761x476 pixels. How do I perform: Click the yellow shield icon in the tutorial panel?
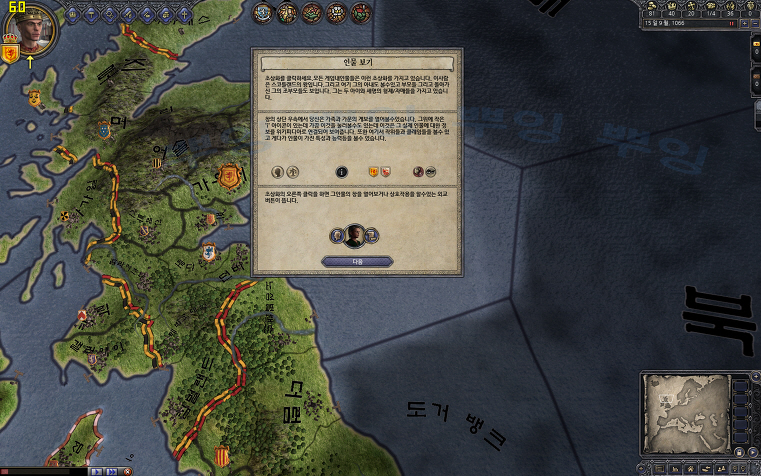tap(374, 171)
